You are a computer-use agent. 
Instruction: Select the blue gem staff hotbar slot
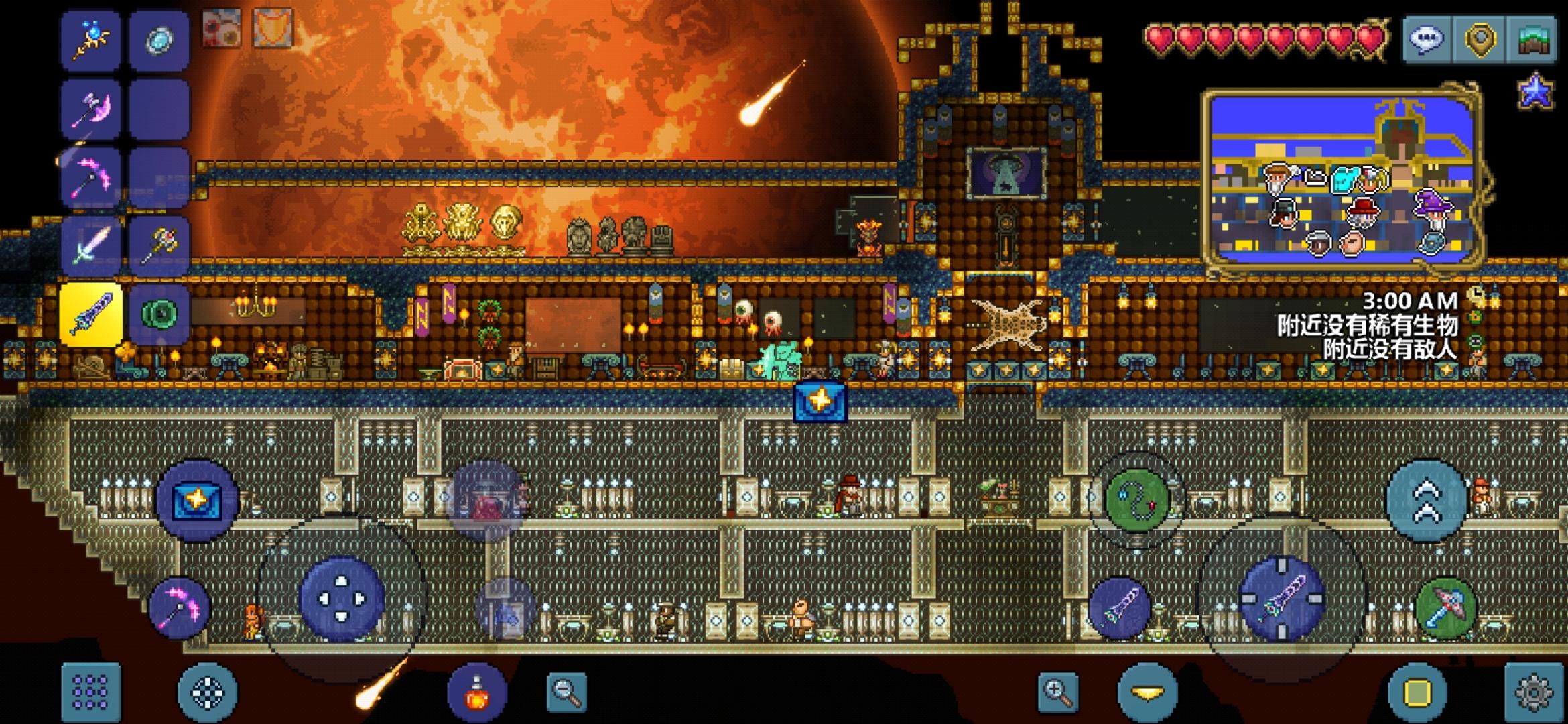pos(90,40)
